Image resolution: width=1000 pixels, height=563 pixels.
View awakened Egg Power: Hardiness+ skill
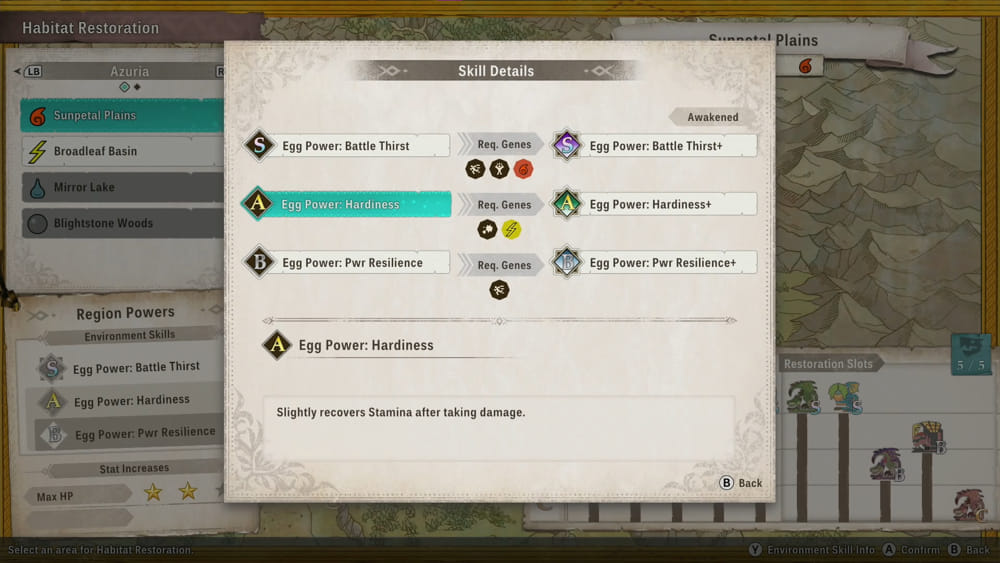point(656,205)
